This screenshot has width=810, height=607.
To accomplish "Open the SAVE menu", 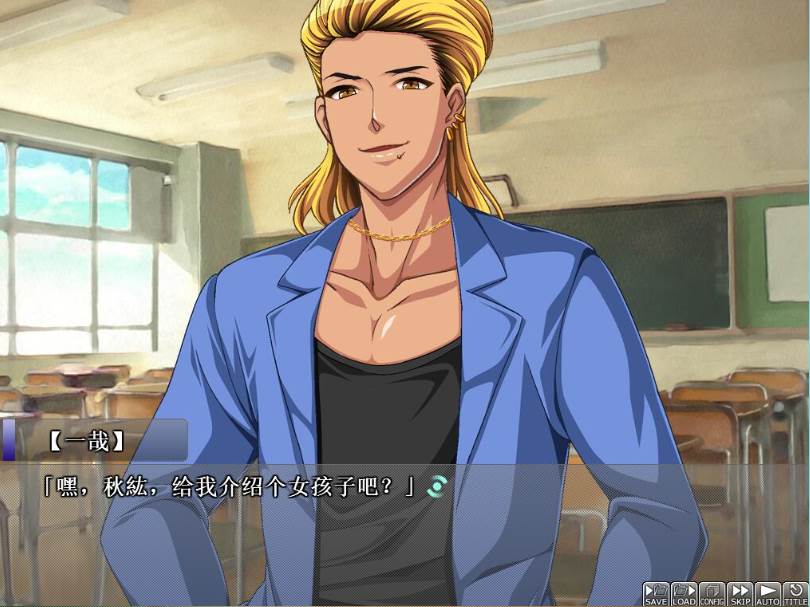I will tap(656, 594).
